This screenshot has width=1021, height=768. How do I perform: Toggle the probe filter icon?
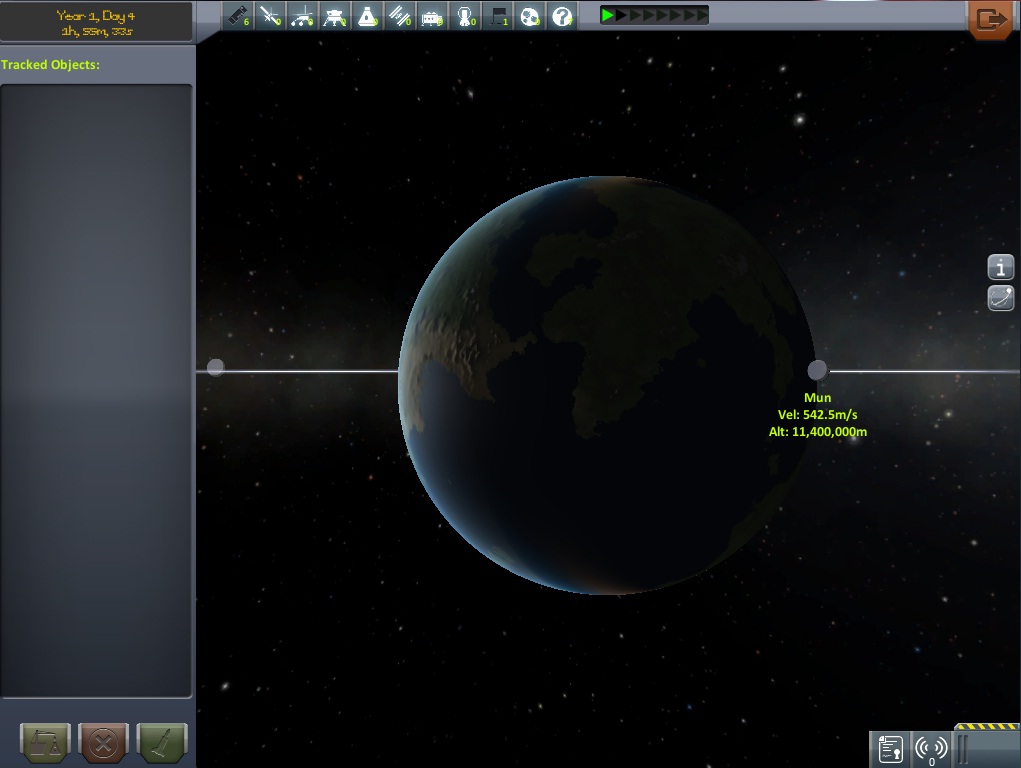pos(269,16)
